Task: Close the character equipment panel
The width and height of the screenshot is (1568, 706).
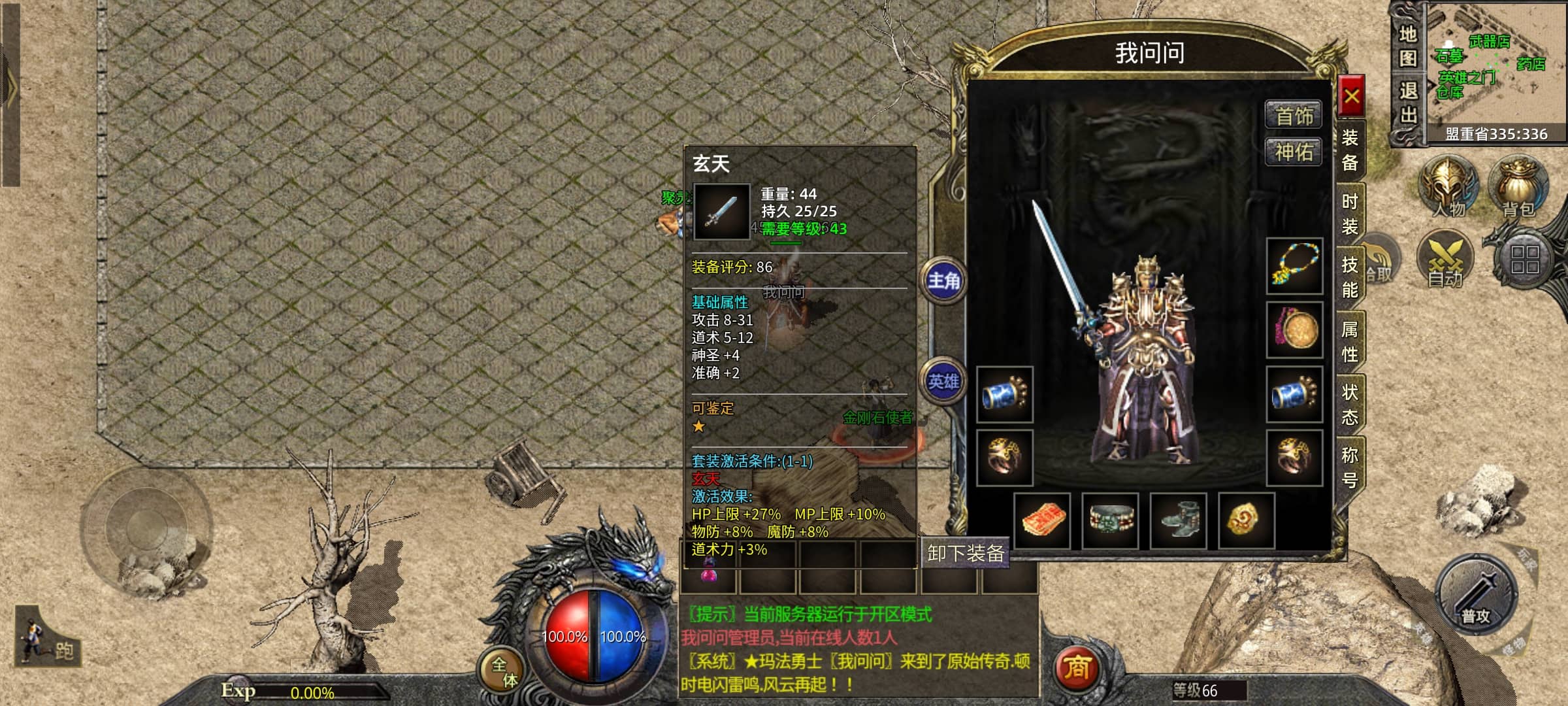Action: [x=1351, y=97]
